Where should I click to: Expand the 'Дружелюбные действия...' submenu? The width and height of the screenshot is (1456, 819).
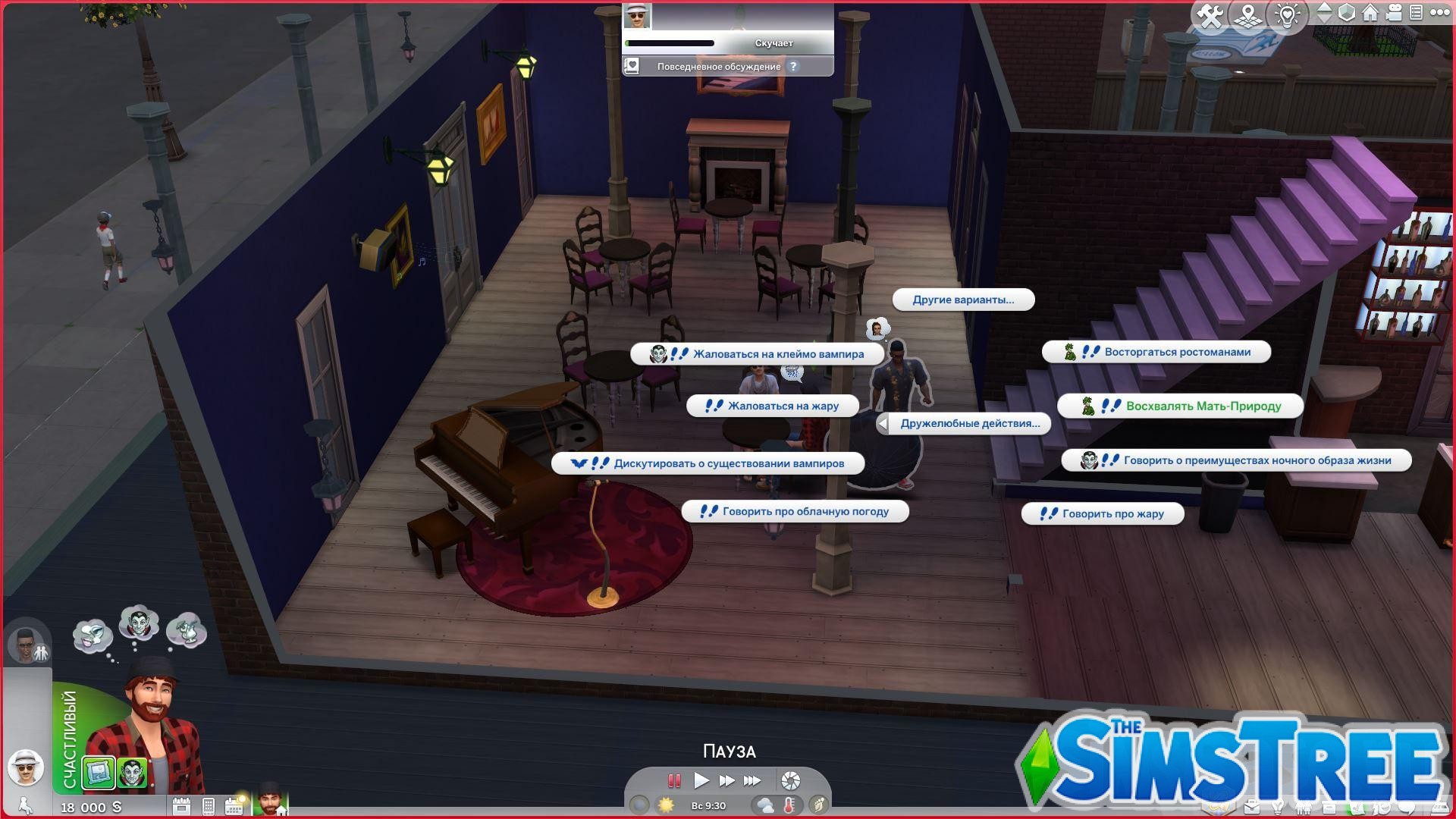click(968, 423)
